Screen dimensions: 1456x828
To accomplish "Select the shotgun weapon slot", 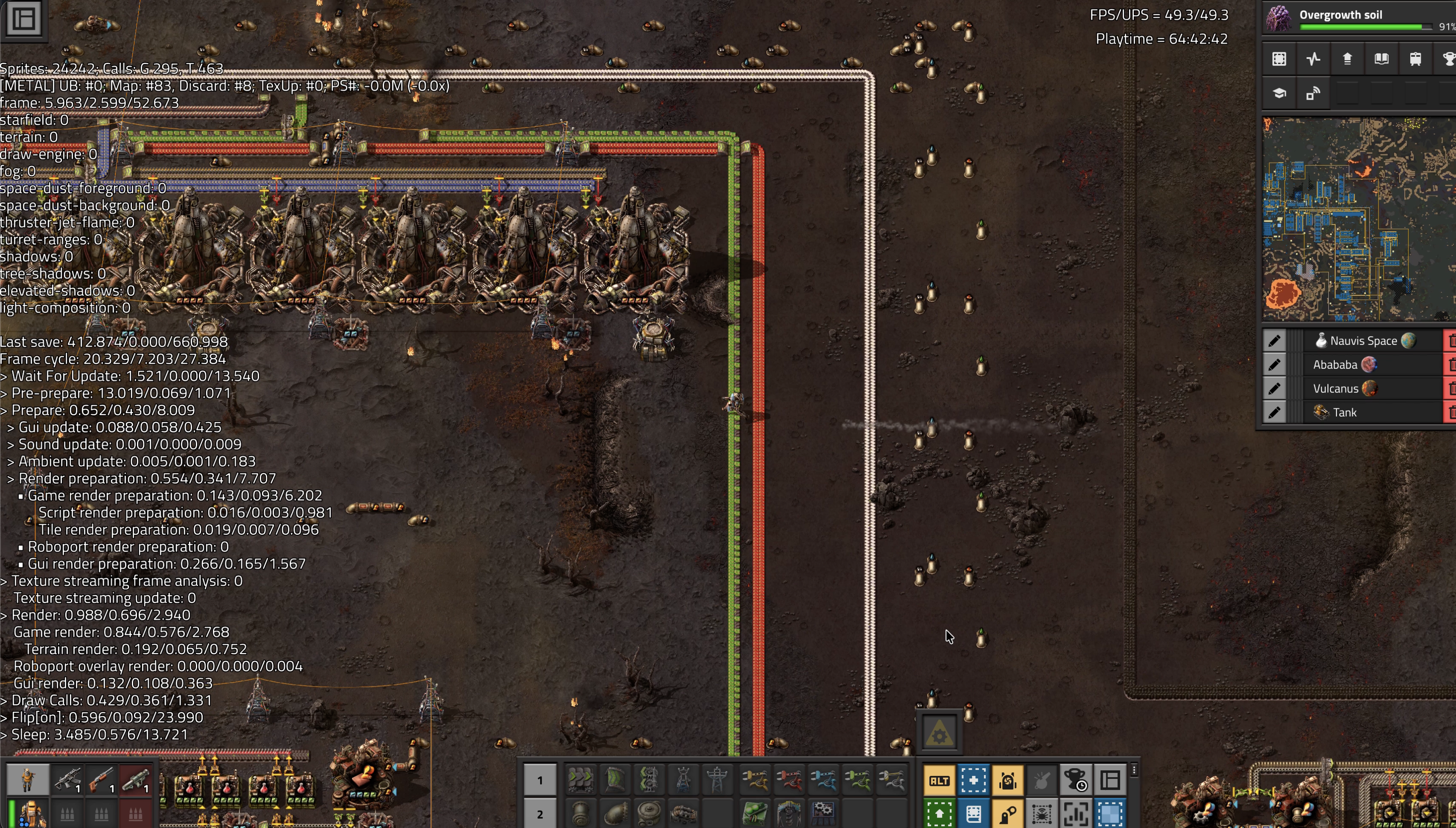I will pos(101,780).
